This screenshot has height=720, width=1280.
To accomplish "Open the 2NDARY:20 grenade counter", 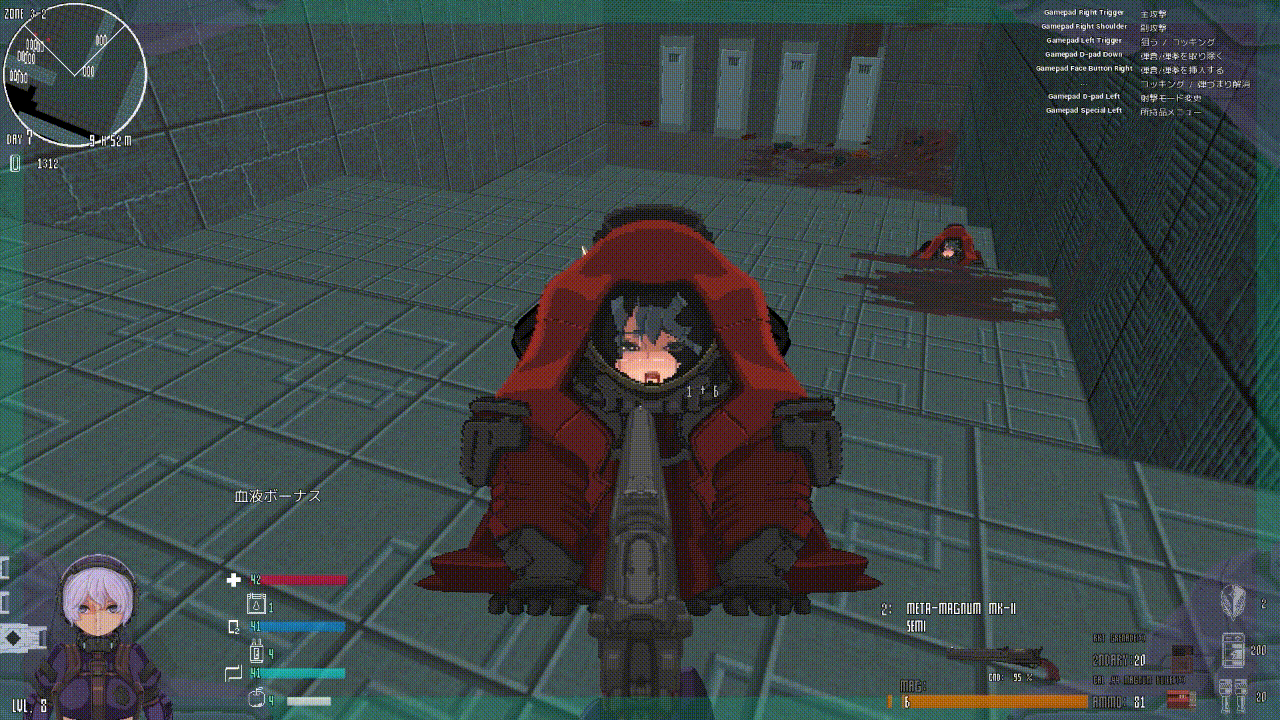I will 1120,659.
